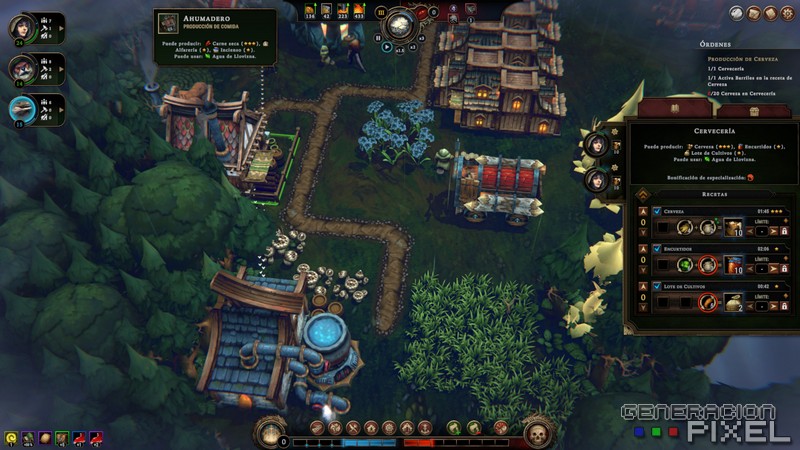800x450 pixels.
Task: Open the skull impatience indicator
Action: pyautogui.click(x=538, y=433)
